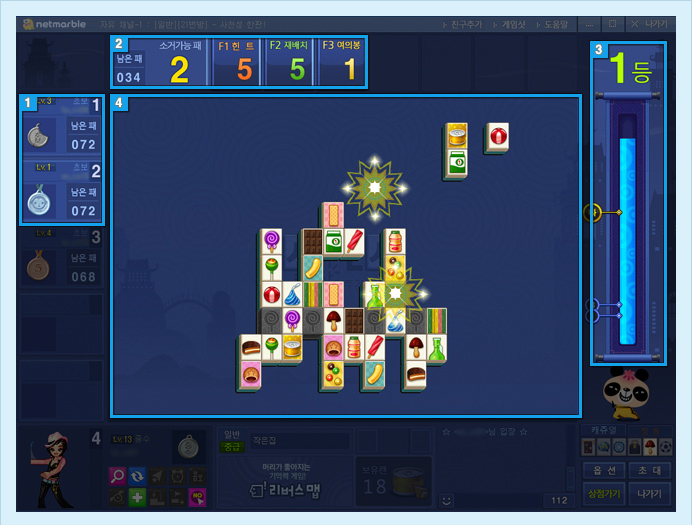Image resolution: width=692 pixels, height=525 pixels.
Task: Select the rainbow striped candy tile on the right edge
Action: coord(436,321)
